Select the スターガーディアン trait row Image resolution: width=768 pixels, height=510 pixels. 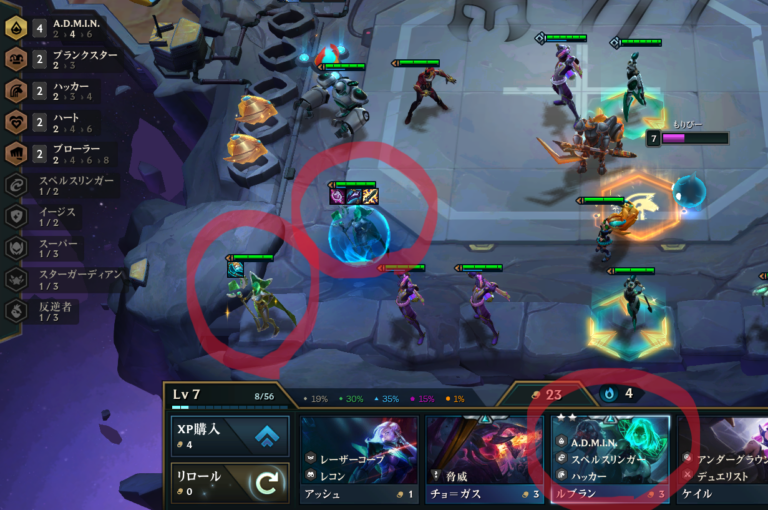[62, 279]
